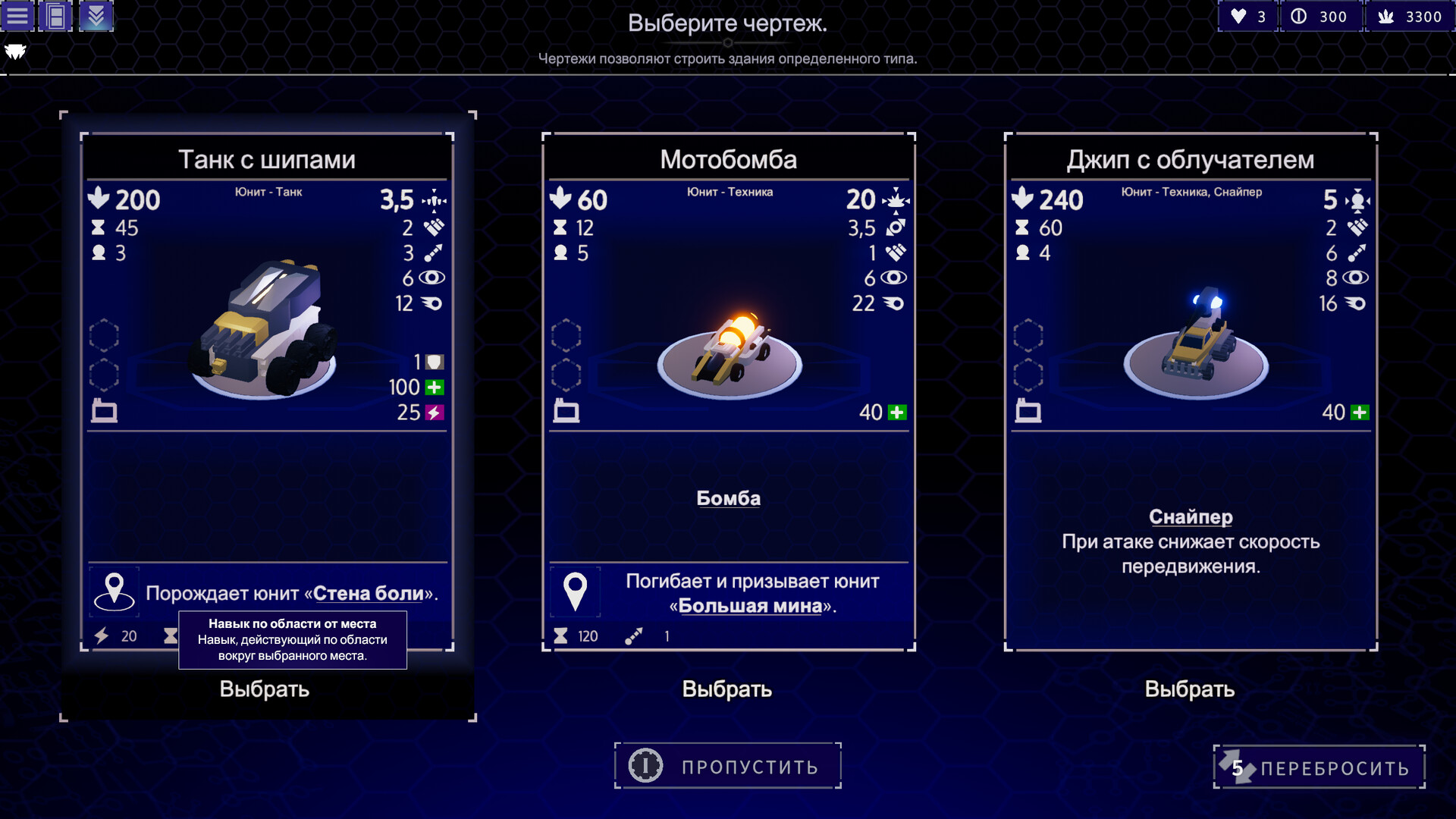
Task: Click the location pin icon on Мотобомба card
Action: [x=576, y=591]
